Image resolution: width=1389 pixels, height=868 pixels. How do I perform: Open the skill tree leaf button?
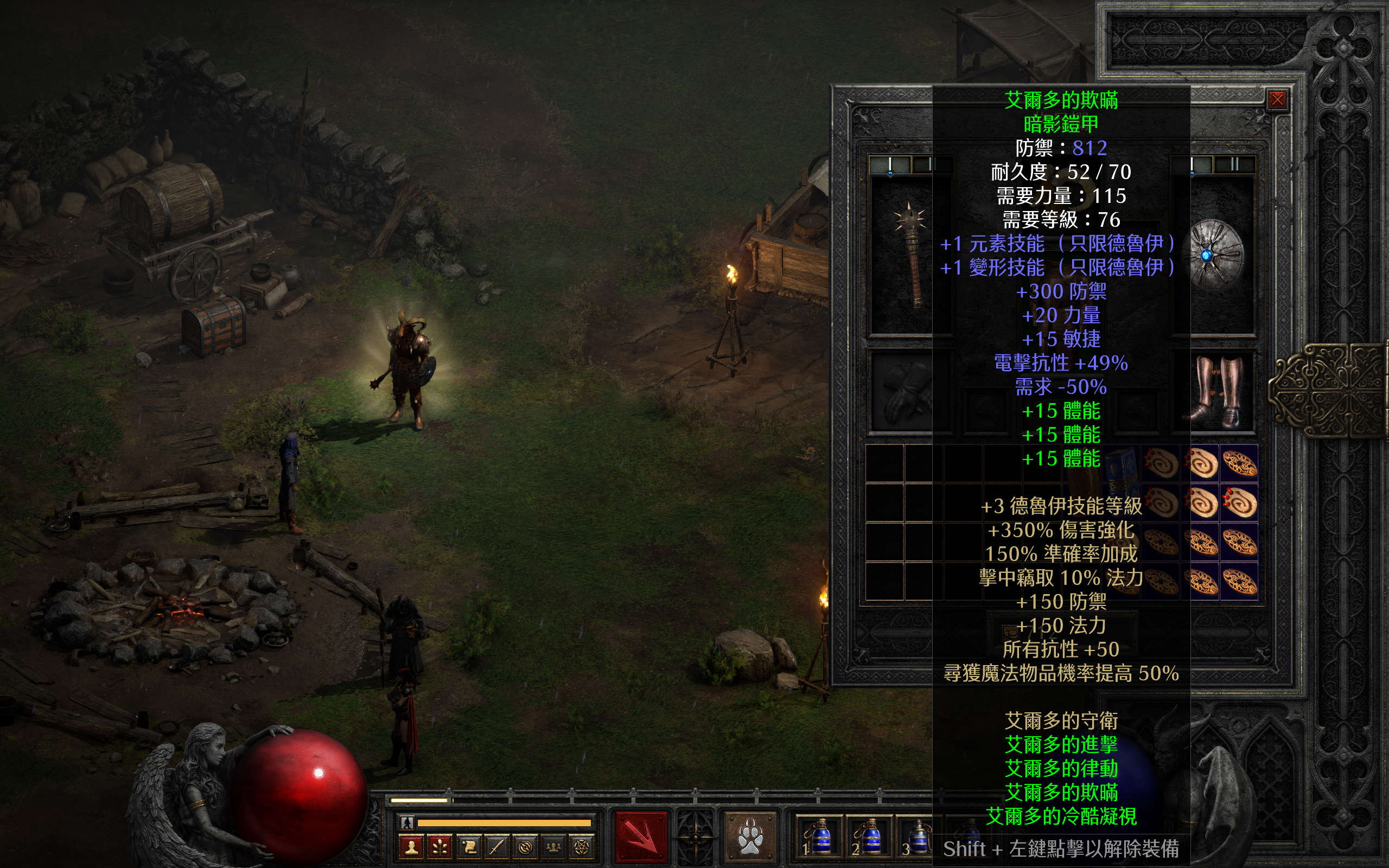[439, 847]
